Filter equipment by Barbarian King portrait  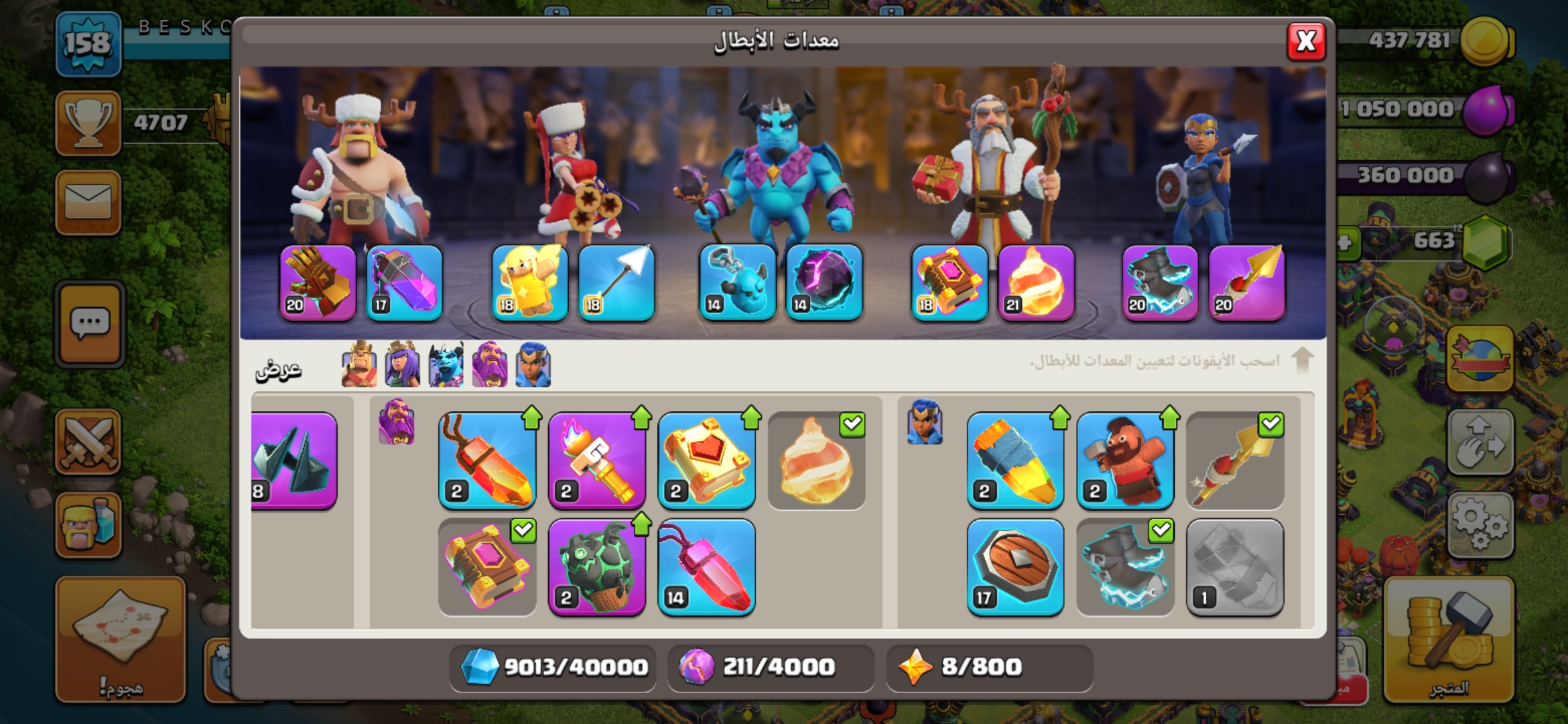pyautogui.click(x=359, y=365)
